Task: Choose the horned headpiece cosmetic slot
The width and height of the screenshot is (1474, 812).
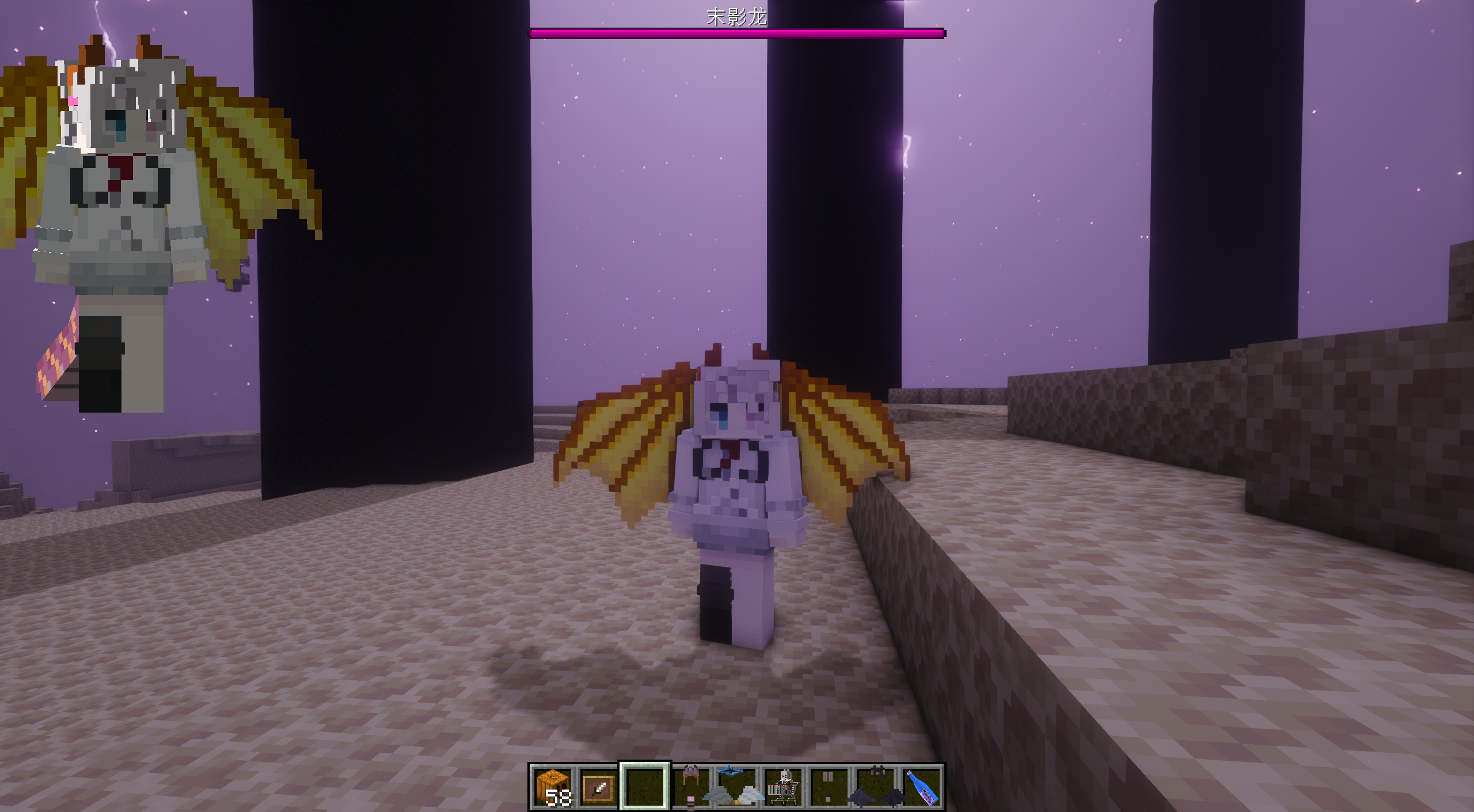Action: click(x=691, y=787)
